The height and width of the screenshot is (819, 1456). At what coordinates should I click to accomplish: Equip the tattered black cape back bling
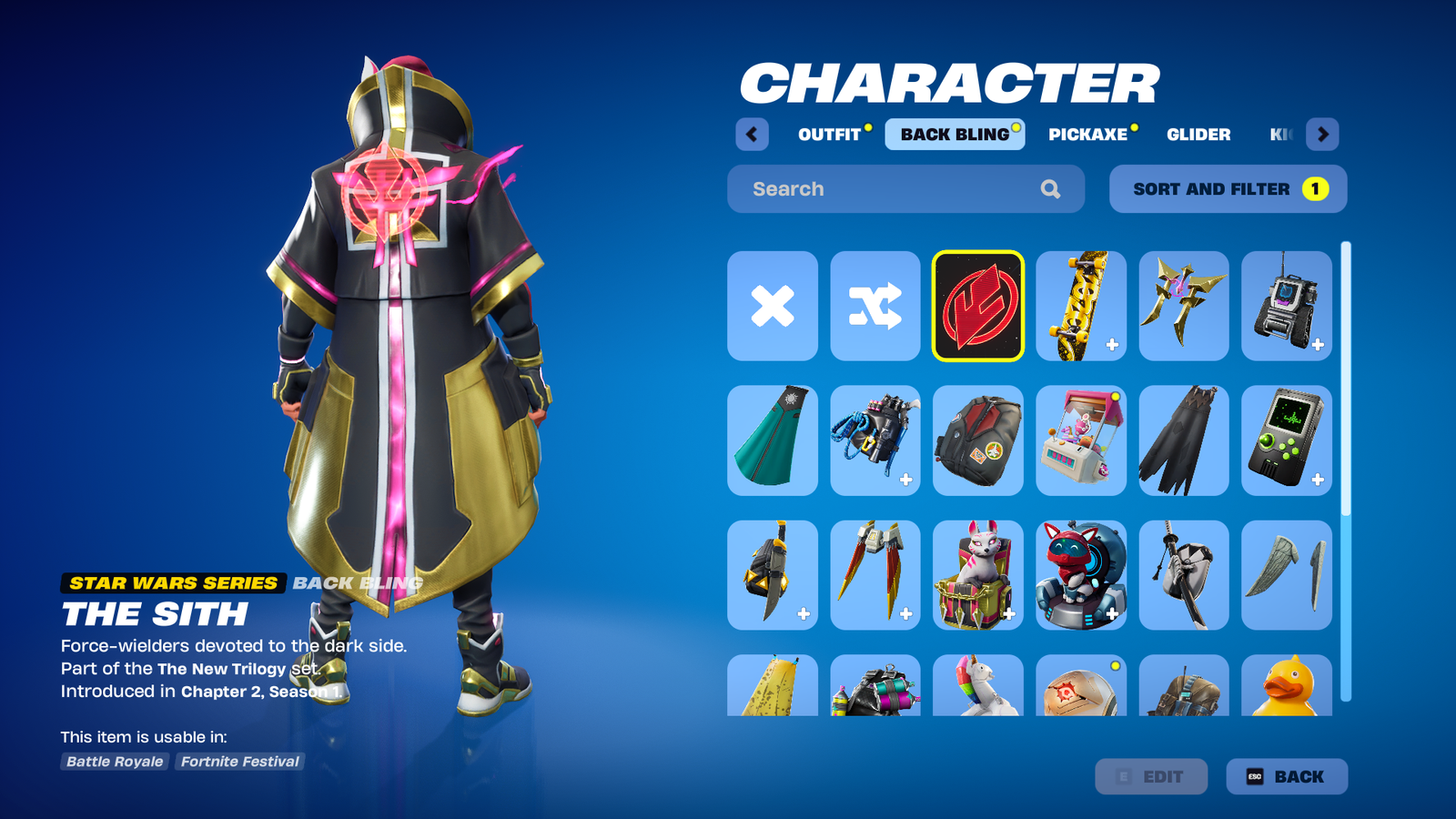1183,440
